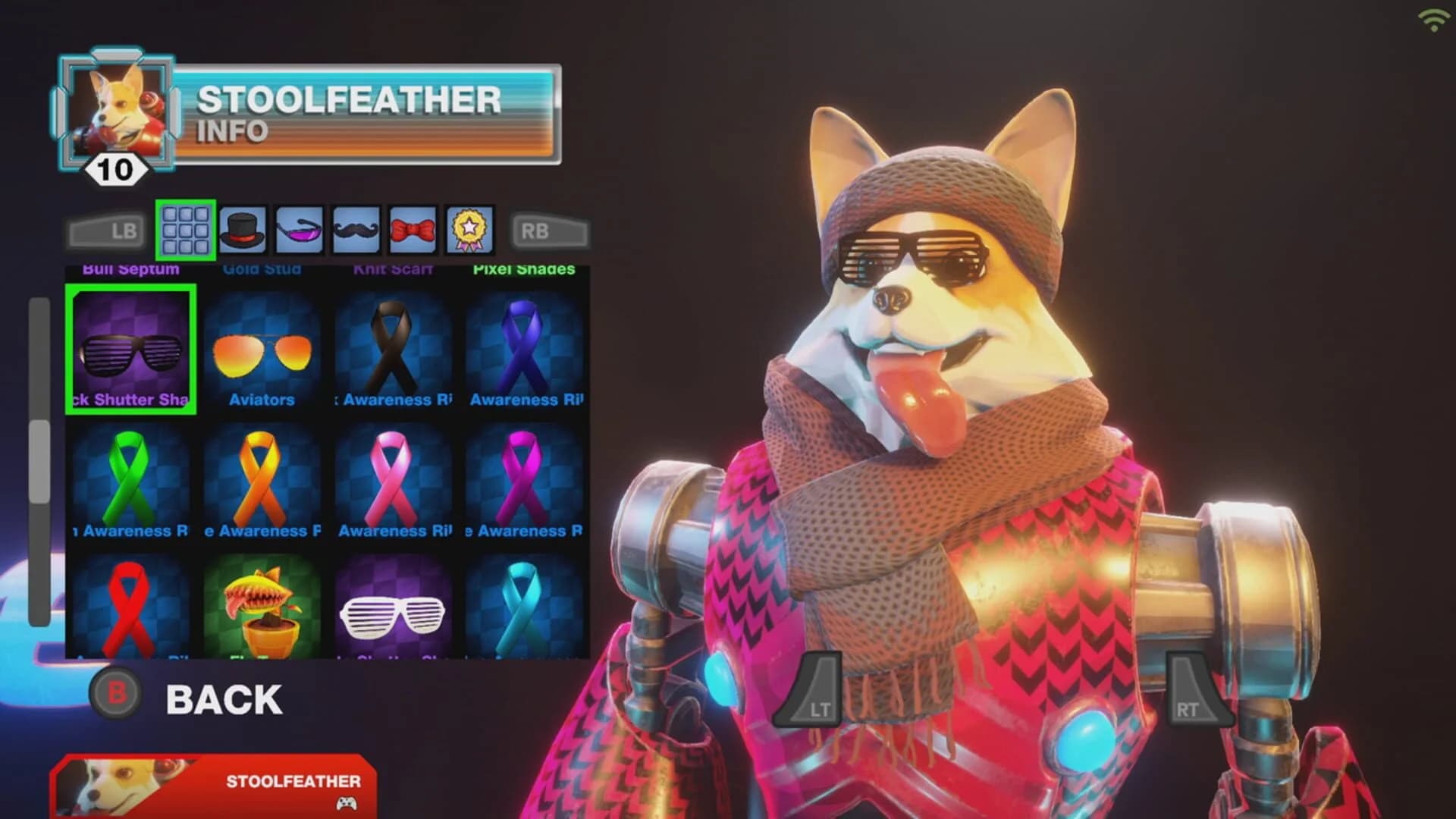Select the green Awareness Ribbon

pyautogui.click(x=130, y=478)
